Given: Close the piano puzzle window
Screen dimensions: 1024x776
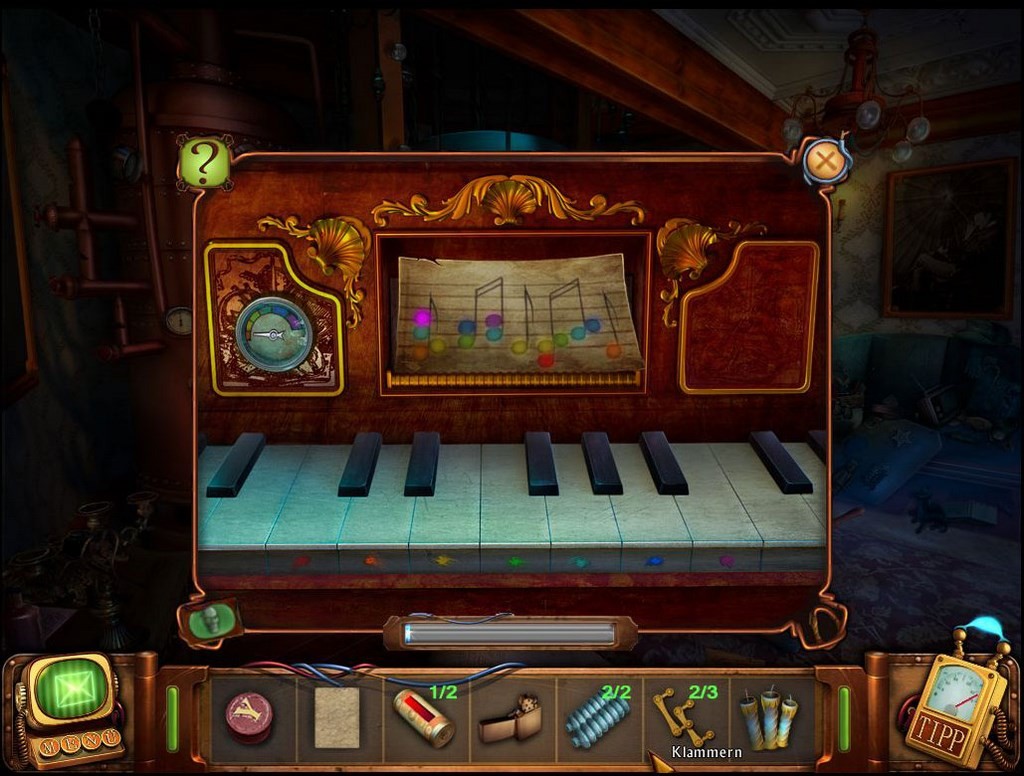Looking at the screenshot, I should [x=826, y=160].
